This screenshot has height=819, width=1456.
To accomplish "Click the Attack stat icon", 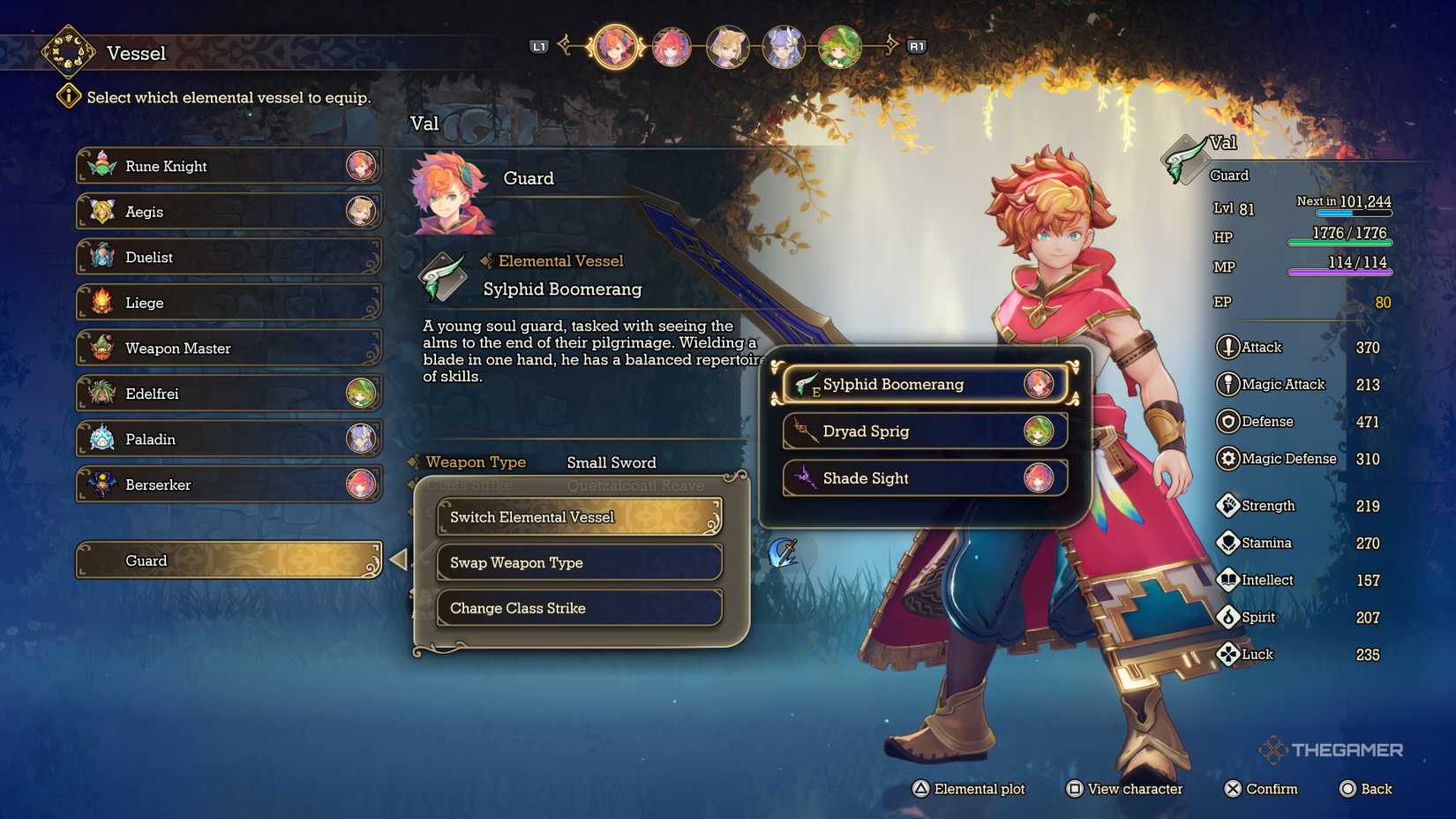I will pos(1227,347).
